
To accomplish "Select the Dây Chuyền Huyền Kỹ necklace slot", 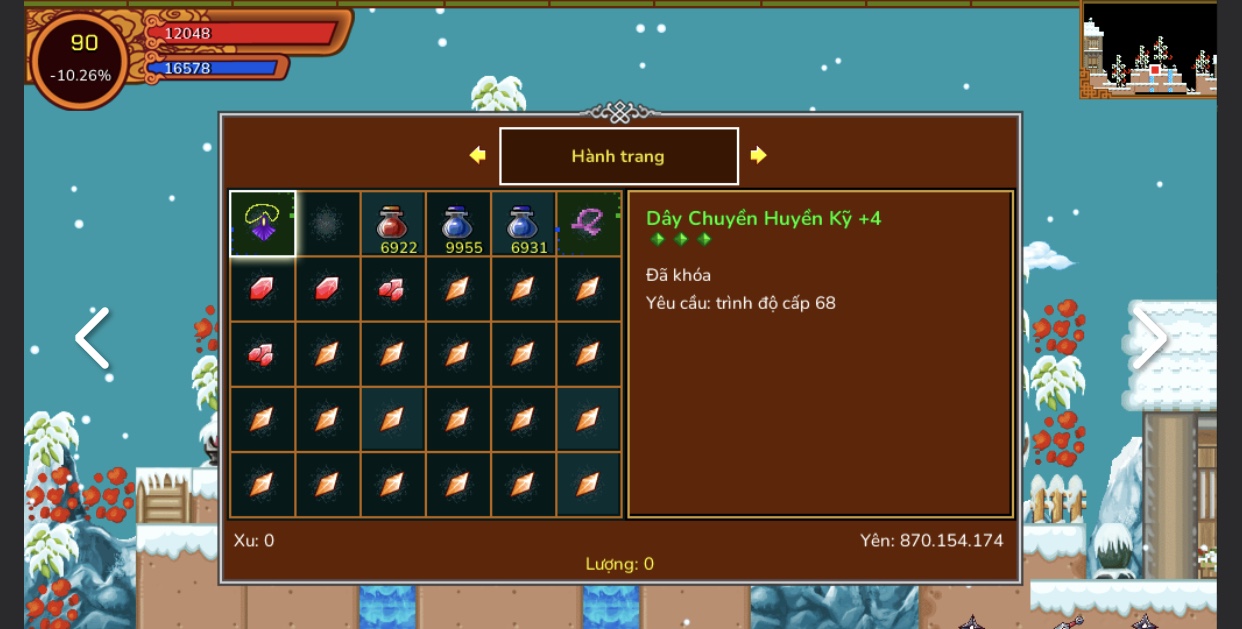I will click(x=262, y=224).
